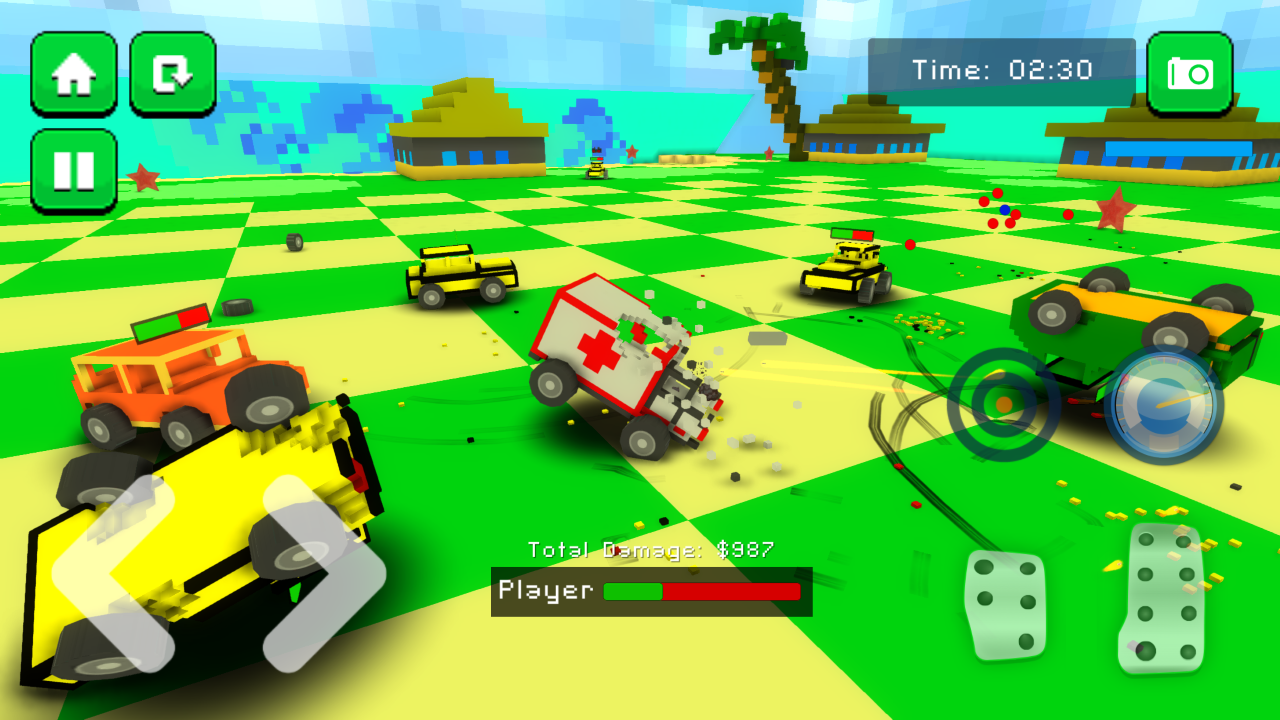Viewport: 1280px width, 720px height.
Task: Click the reset car arrow button
Action: (173, 75)
